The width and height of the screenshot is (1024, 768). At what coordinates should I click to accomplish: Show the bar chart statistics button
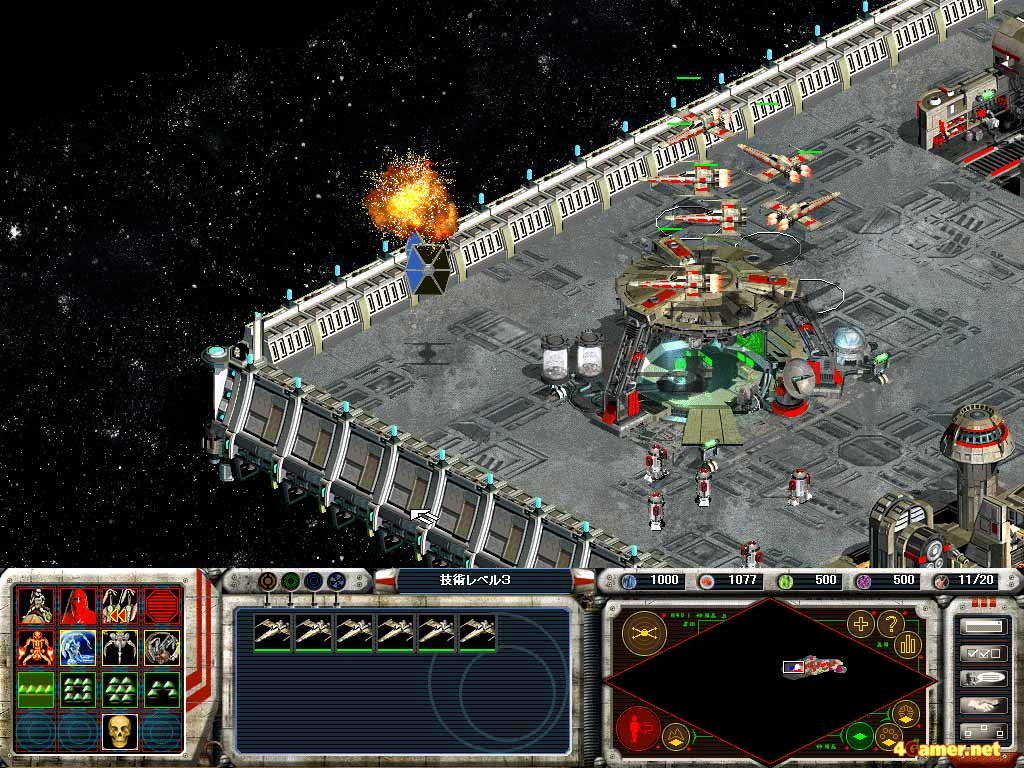coord(908,643)
